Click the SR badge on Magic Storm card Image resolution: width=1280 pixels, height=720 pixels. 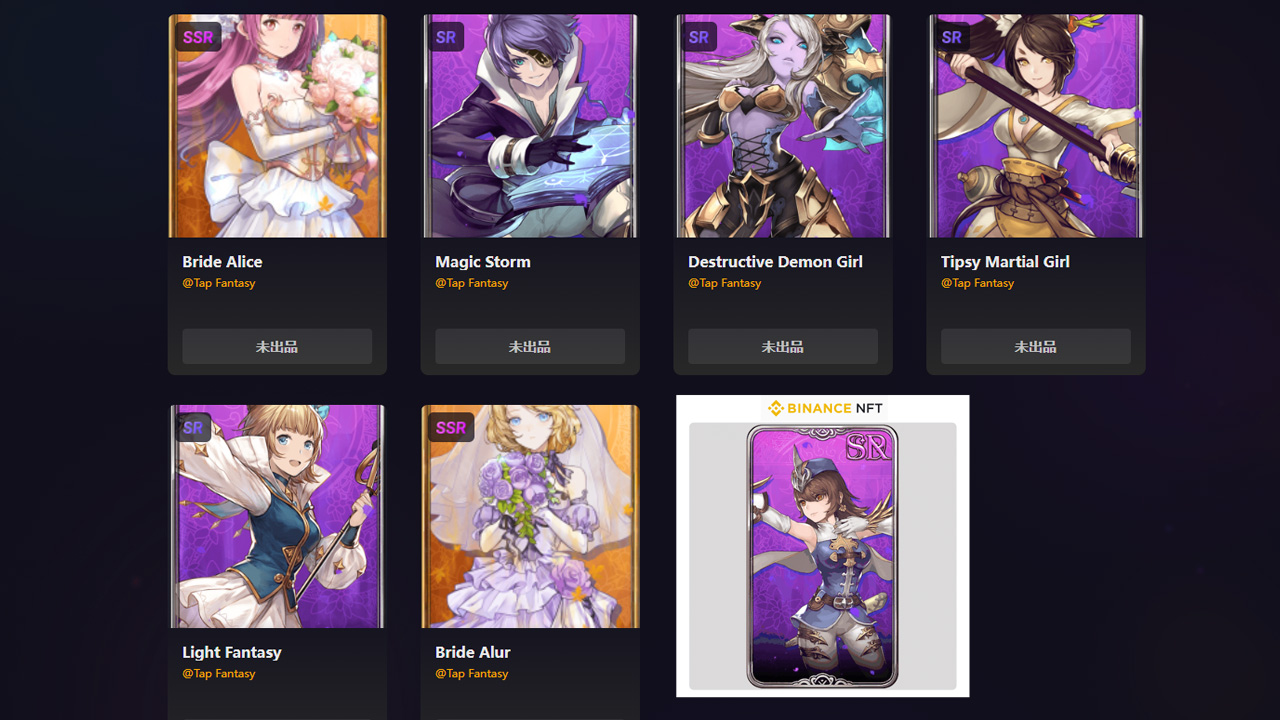pyautogui.click(x=446, y=36)
